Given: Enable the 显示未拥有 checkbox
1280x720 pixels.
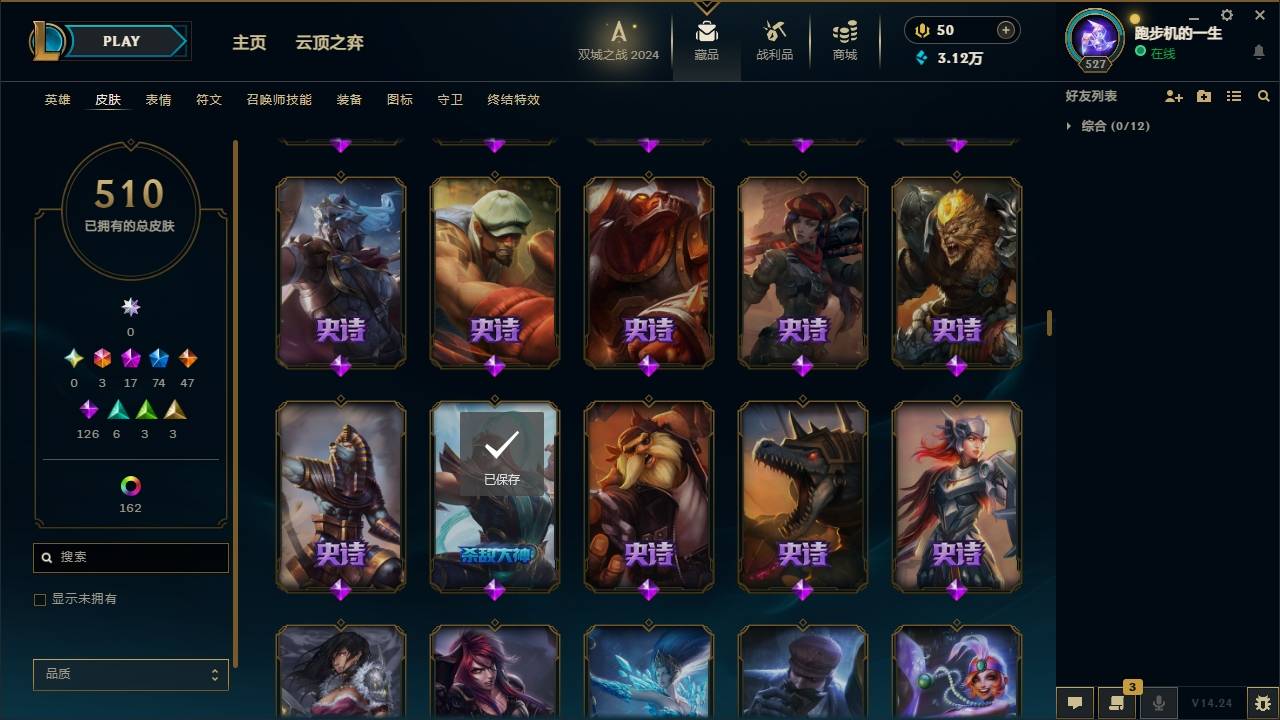Looking at the screenshot, I should pos(40,599).
